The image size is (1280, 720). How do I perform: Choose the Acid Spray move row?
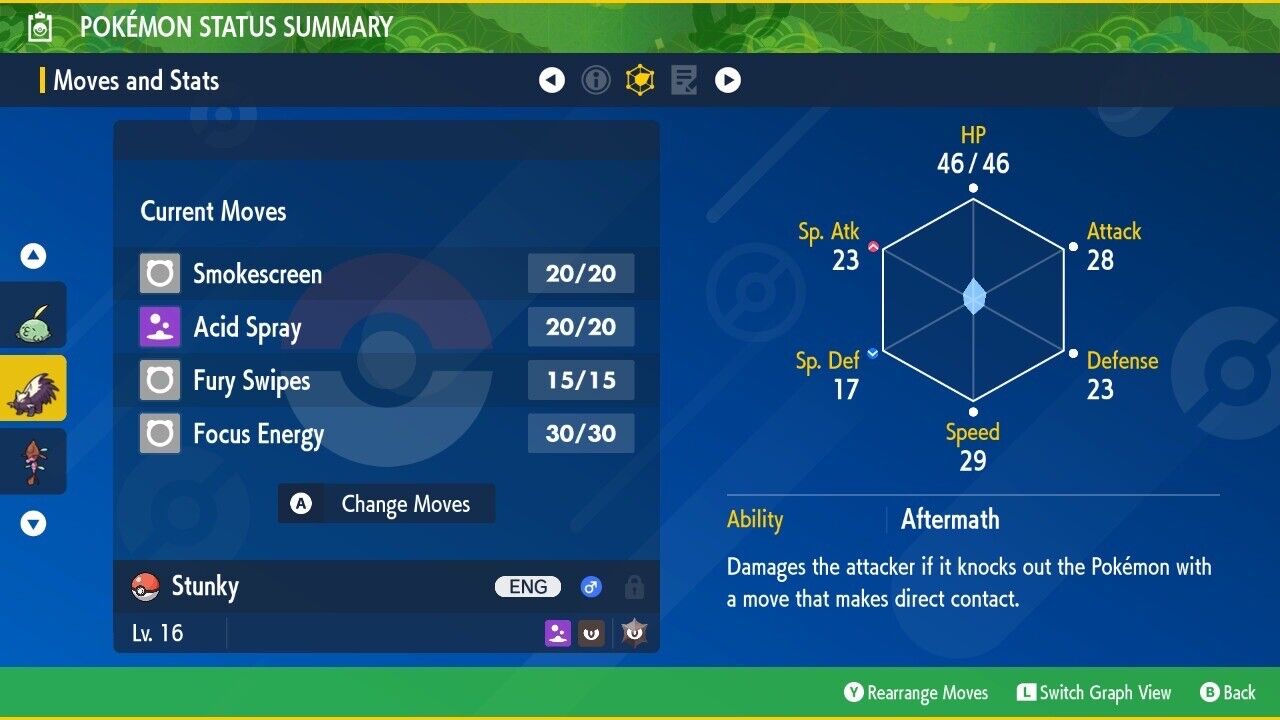(386, 327)
